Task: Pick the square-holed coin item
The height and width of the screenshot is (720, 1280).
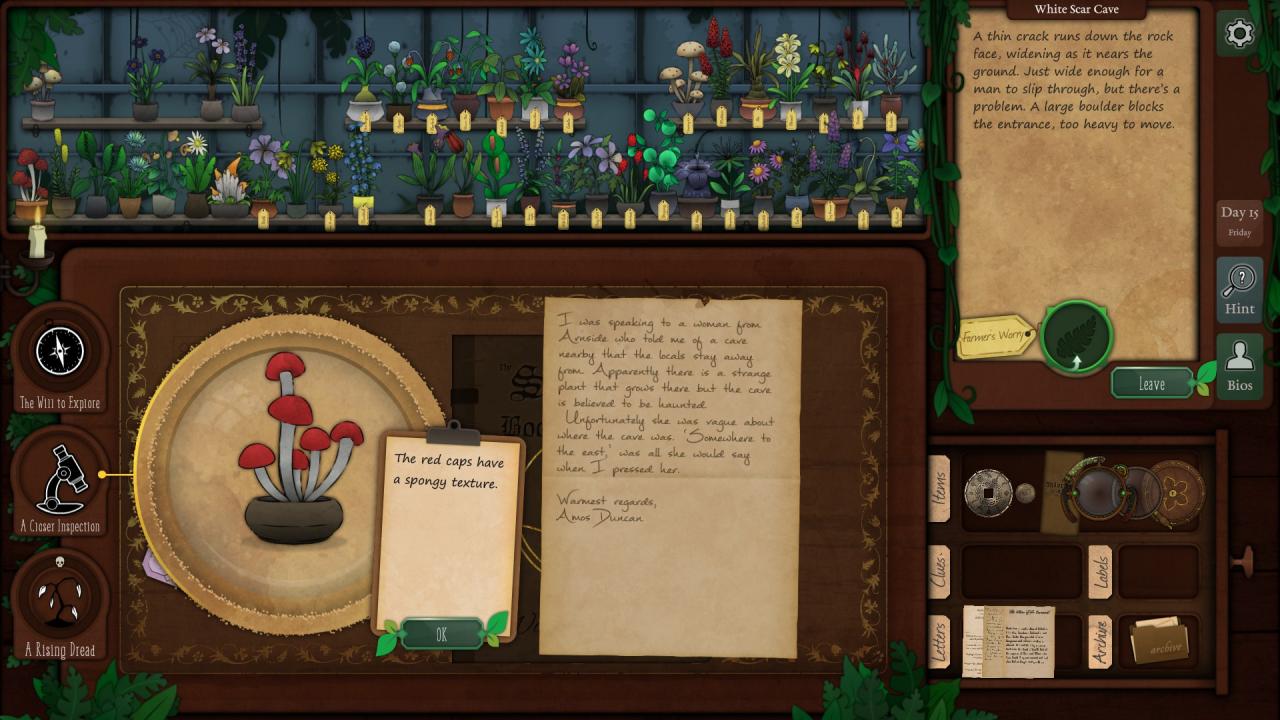Action: click(987, 492)
